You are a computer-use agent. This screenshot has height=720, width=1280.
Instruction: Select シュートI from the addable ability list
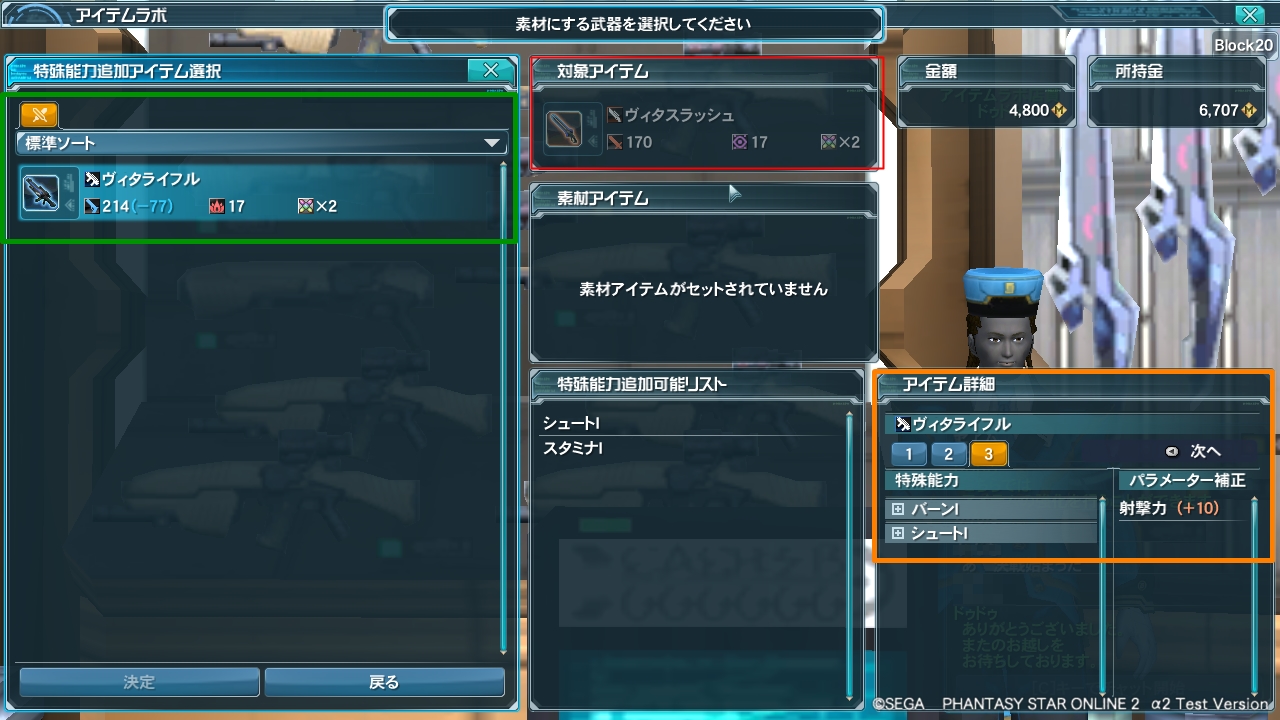pos(651,422)
